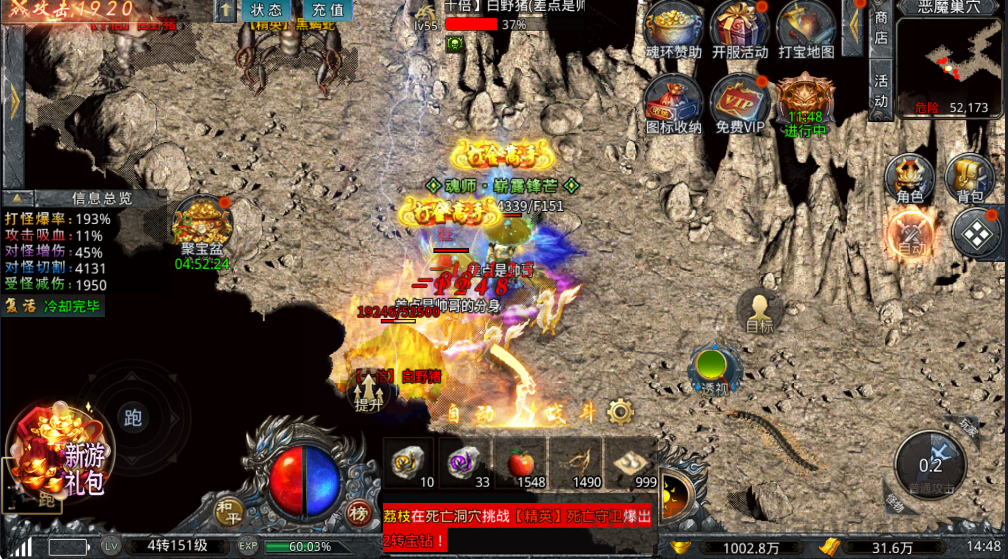1008x559 pixels.
Task: Open the 状态 status tab
Action: 265,10
